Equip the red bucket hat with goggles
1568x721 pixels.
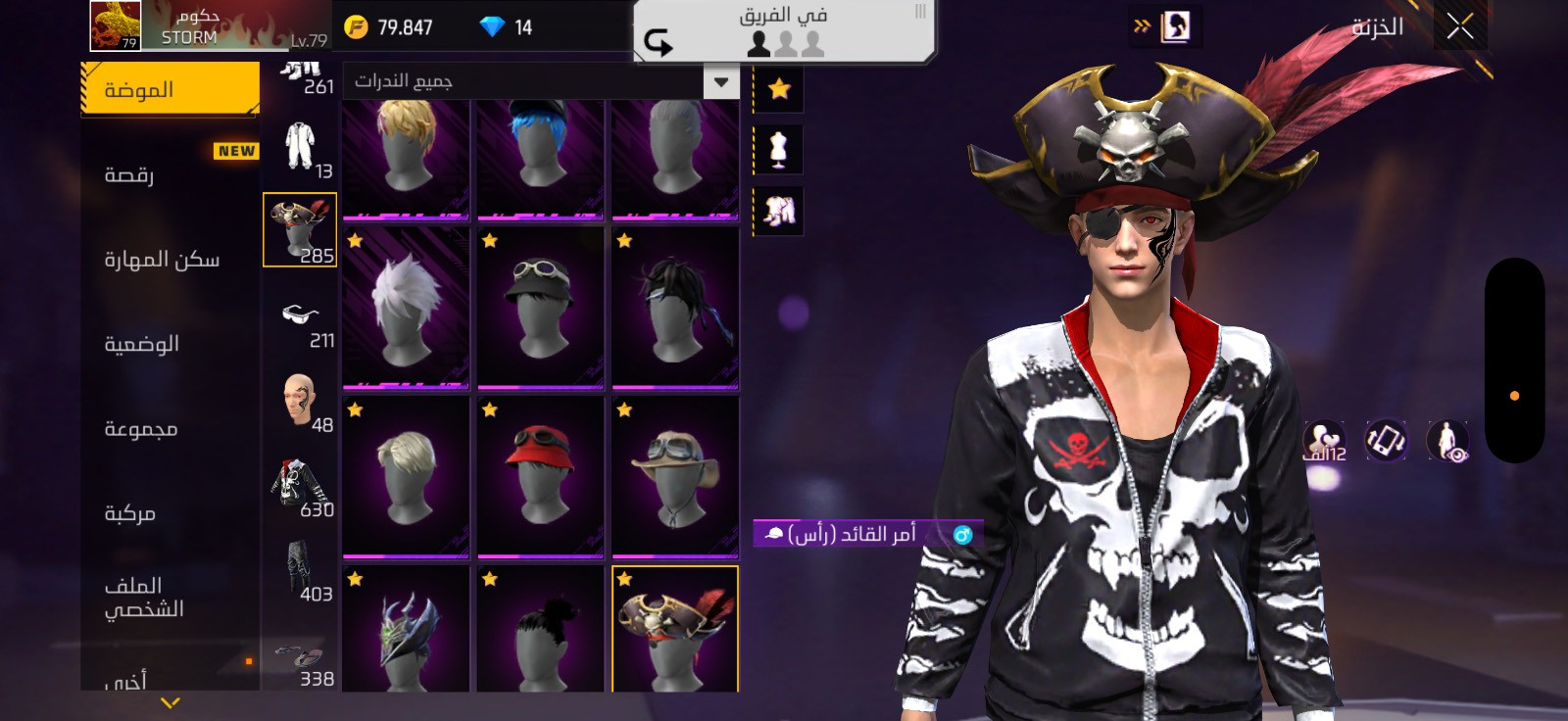(x=540, y=477)
